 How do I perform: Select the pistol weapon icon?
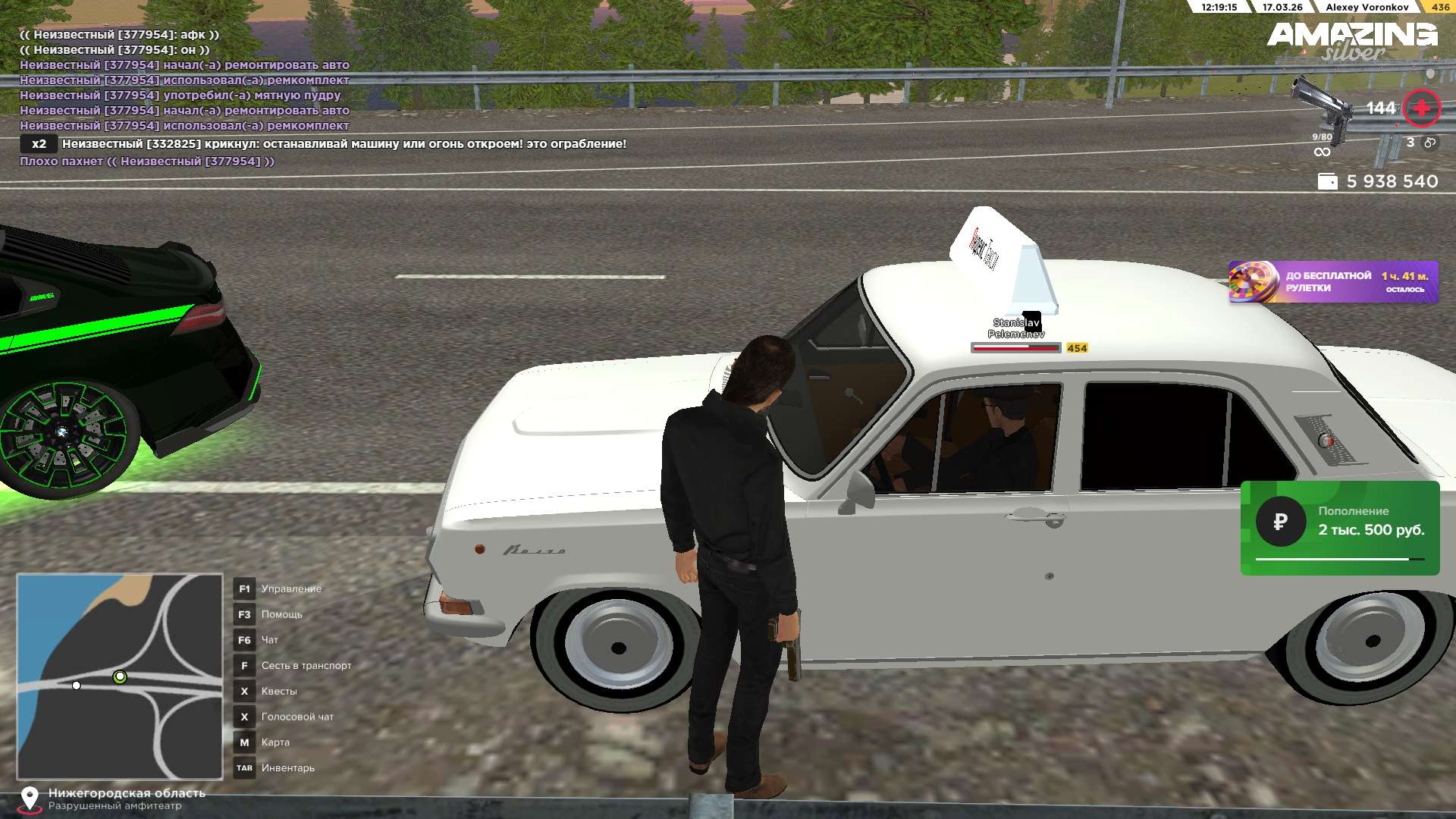coord(1323,110)
